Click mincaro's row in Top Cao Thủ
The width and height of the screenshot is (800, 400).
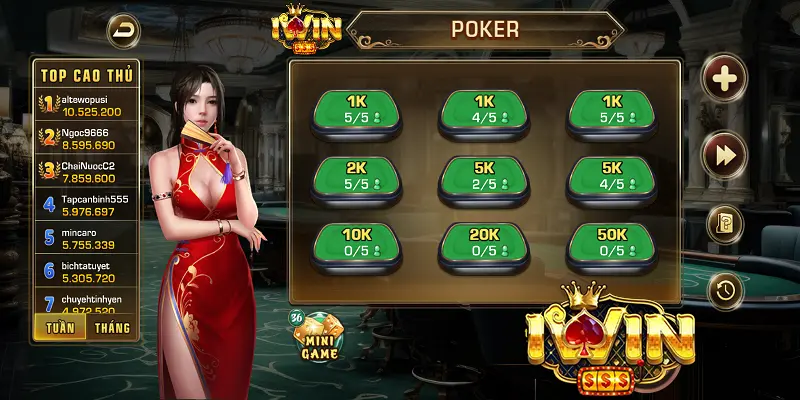(88, 238)
